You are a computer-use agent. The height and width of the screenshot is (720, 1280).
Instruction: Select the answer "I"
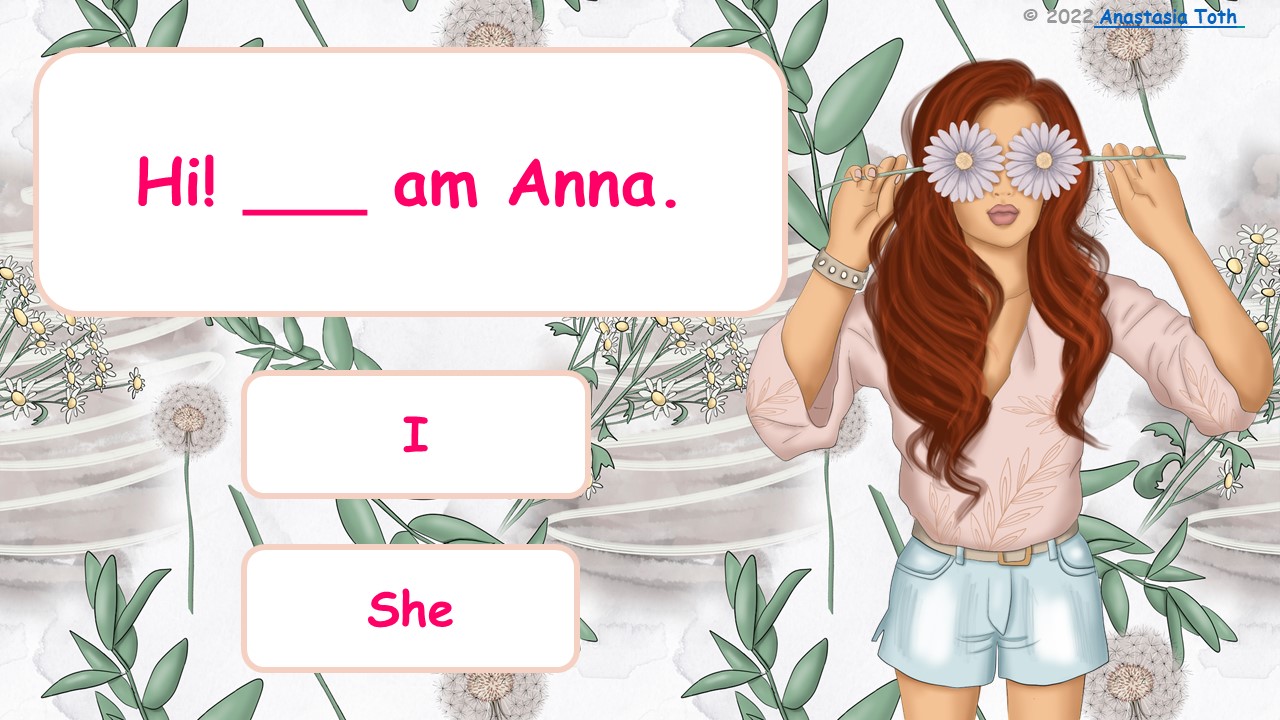[x=416, y=434]
